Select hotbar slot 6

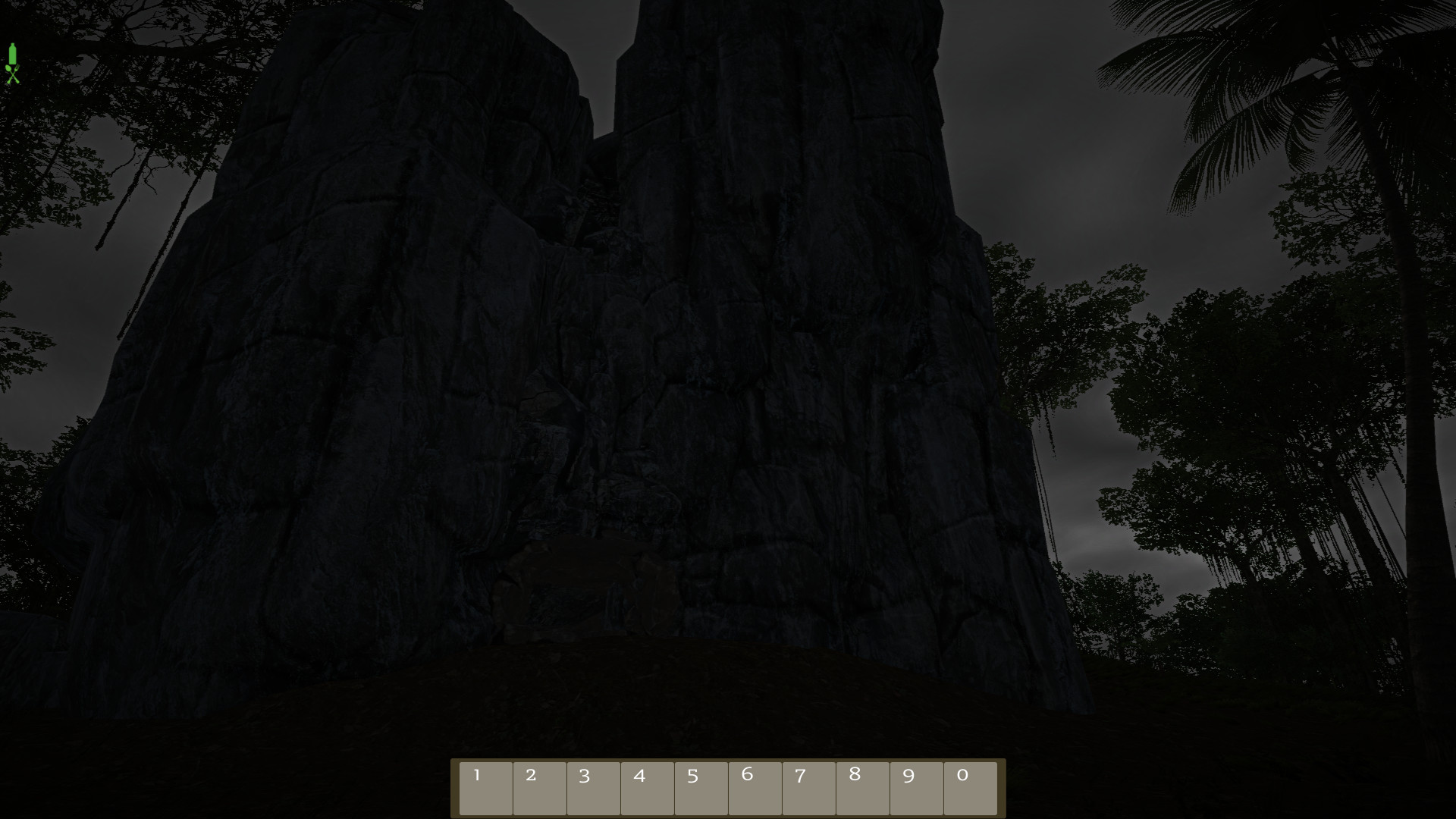coord(755,788)
